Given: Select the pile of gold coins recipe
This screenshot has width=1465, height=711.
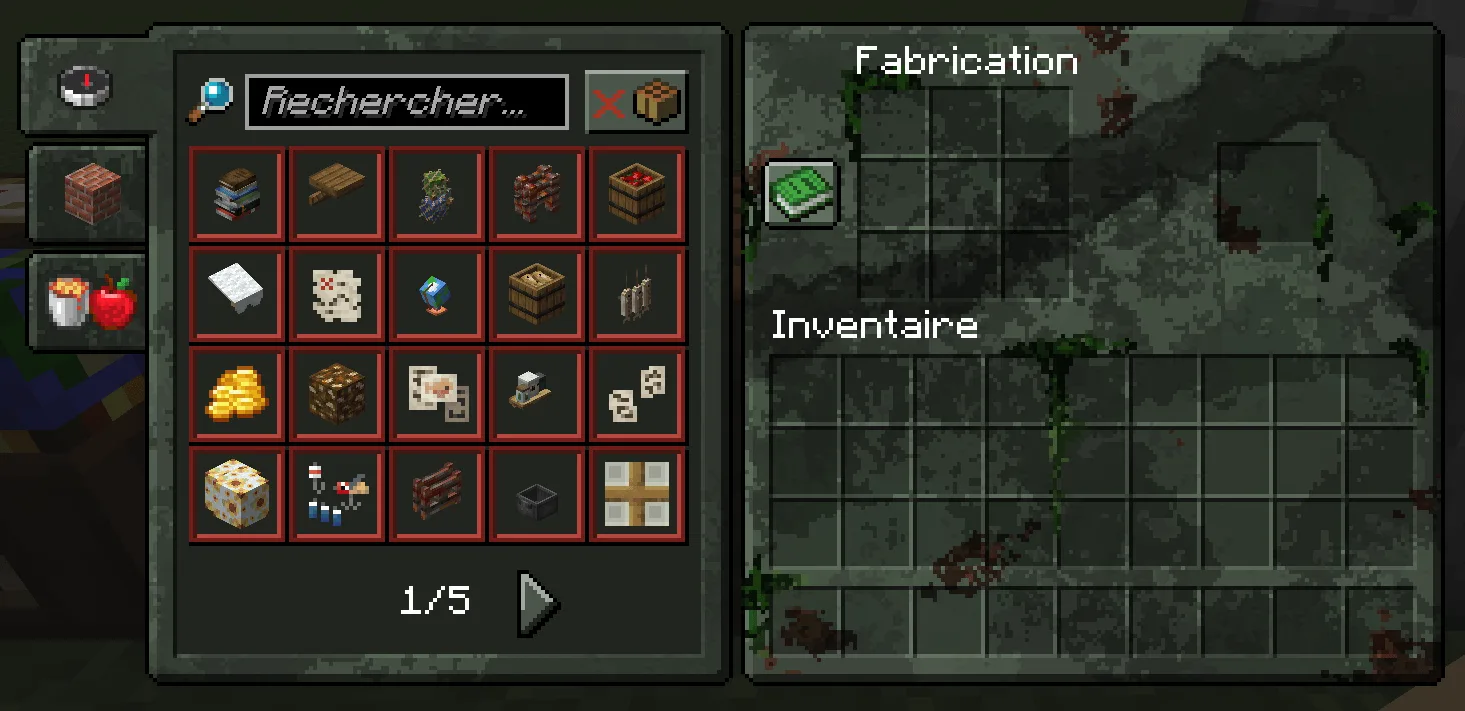Looking at the screenshot, I should (x=237, y=395).
